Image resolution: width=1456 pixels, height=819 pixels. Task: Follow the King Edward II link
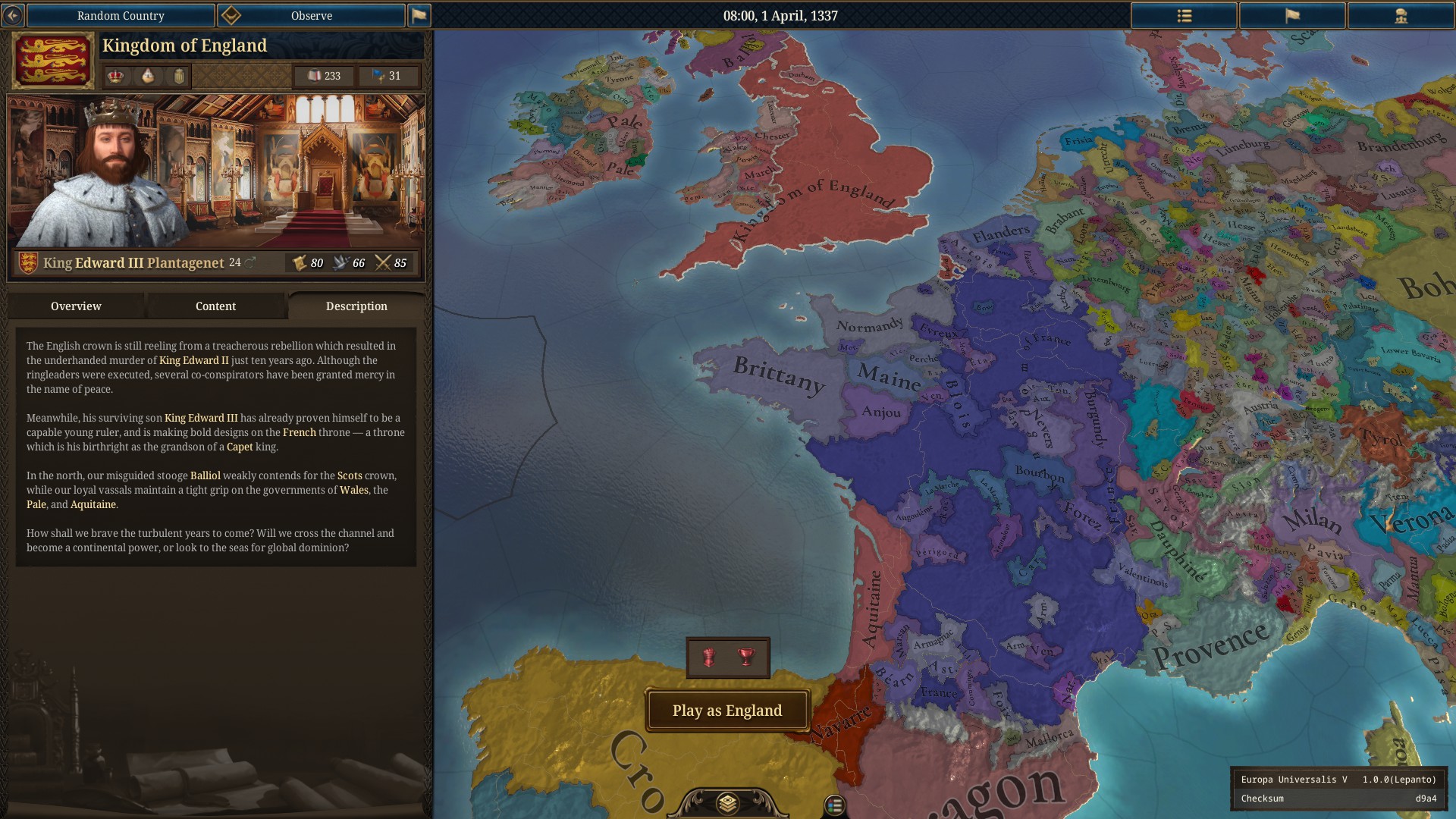pyautogui.click(x=193, y=360)
